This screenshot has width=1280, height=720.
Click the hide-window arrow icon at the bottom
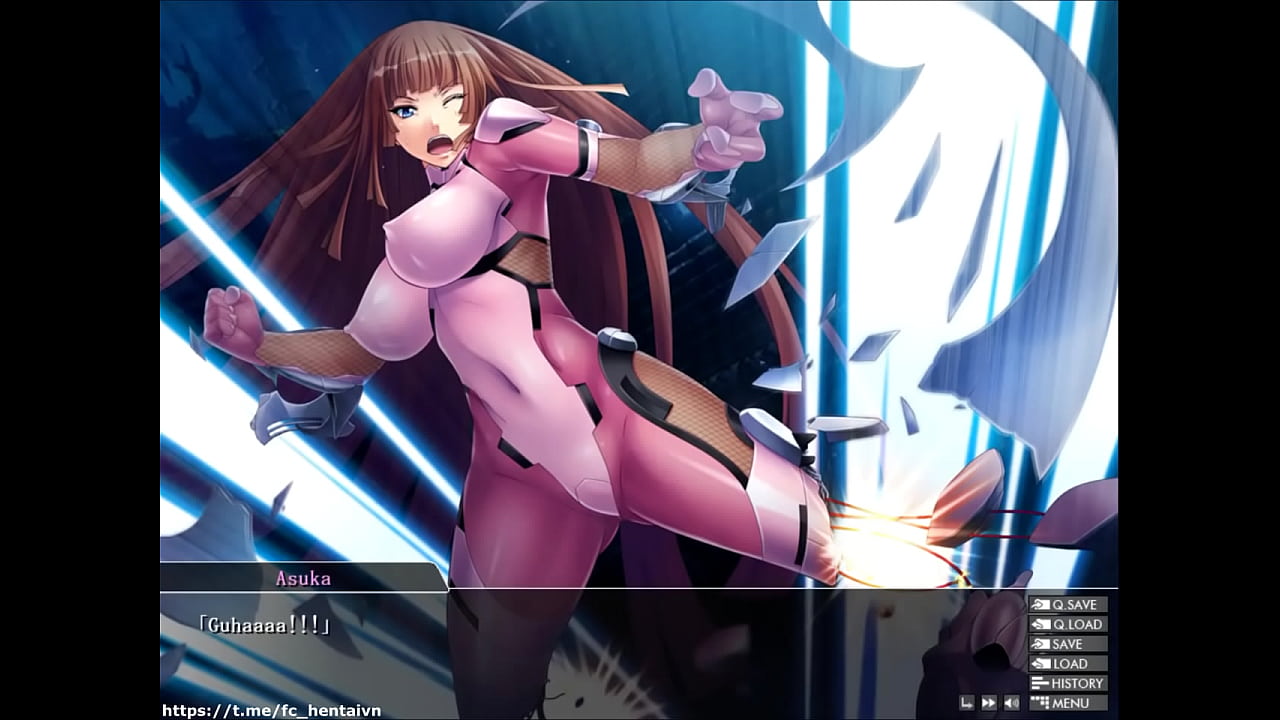point(966,704)
